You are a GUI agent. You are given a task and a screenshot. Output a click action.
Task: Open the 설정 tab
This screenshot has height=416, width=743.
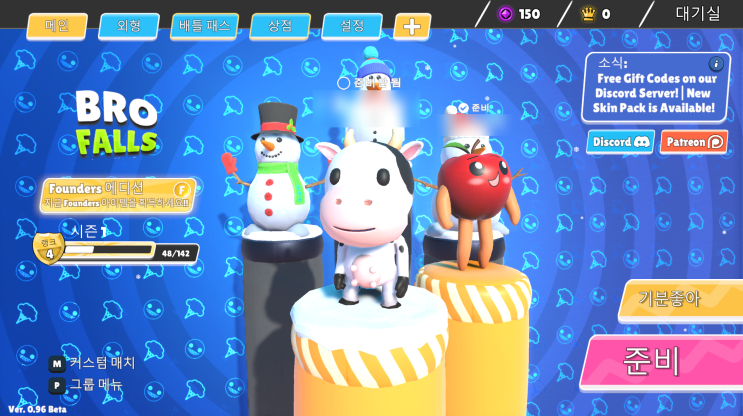[352, 26]
